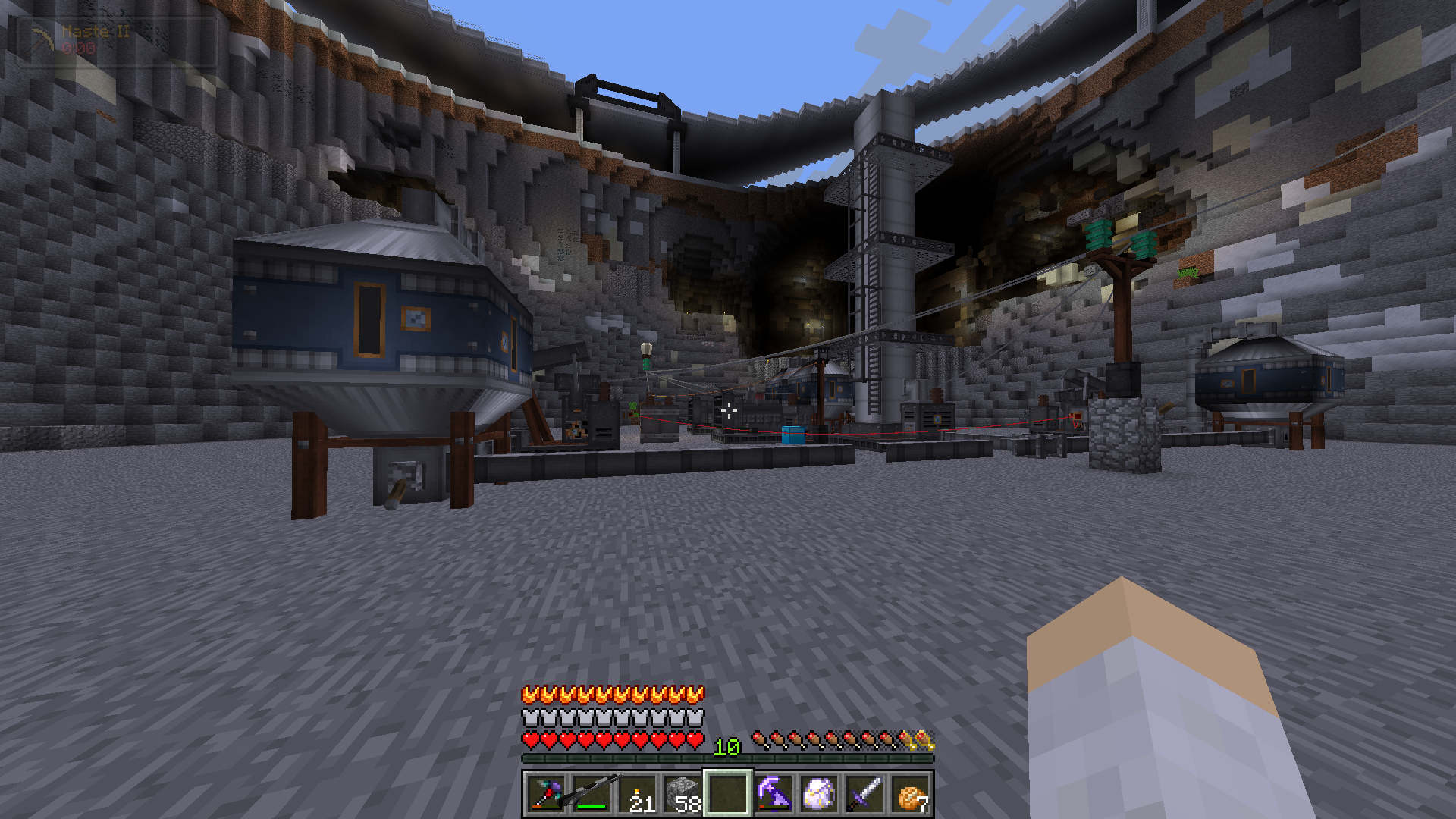The width and height of the screenshot is (1456, 819).
Task: Select the bread stack of 7
Action: (910, 794)
